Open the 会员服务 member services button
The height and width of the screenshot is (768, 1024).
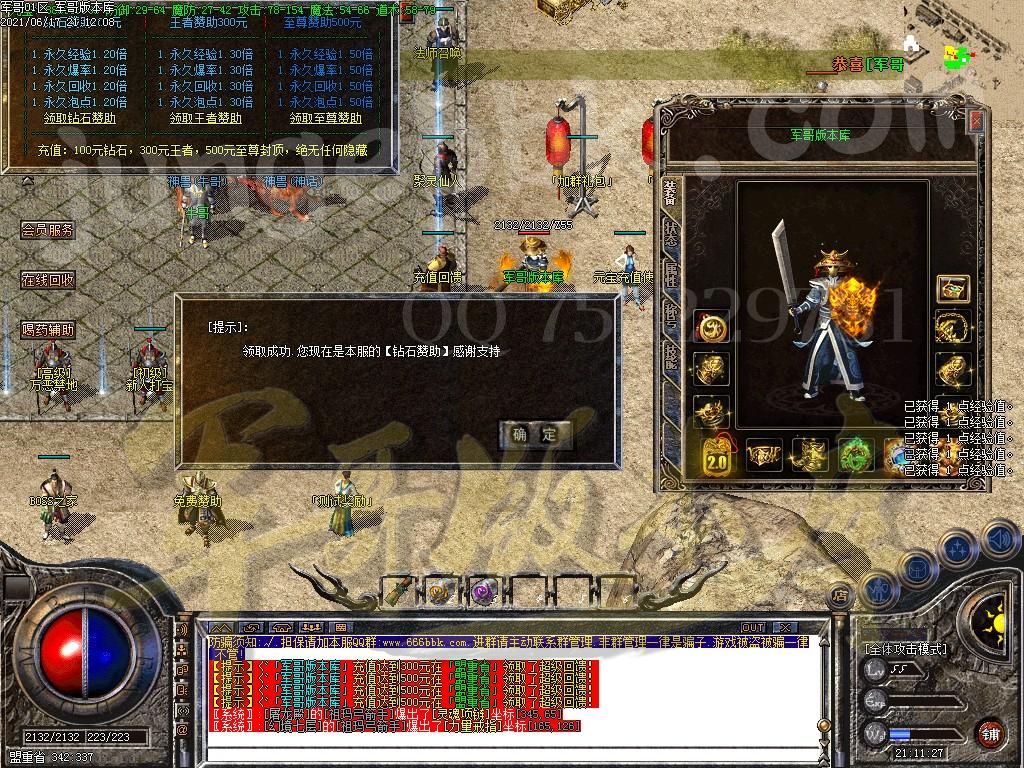[48, 230]
